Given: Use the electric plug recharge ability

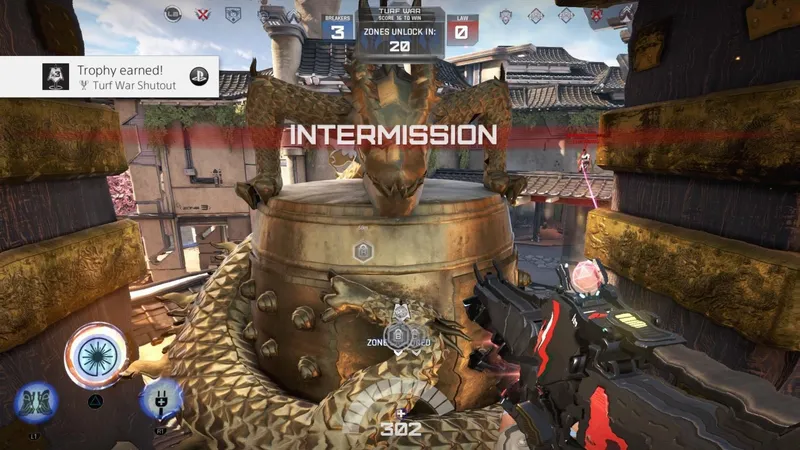Looking at the screenshot, I should pyautogui.click(x=160, y=399).
